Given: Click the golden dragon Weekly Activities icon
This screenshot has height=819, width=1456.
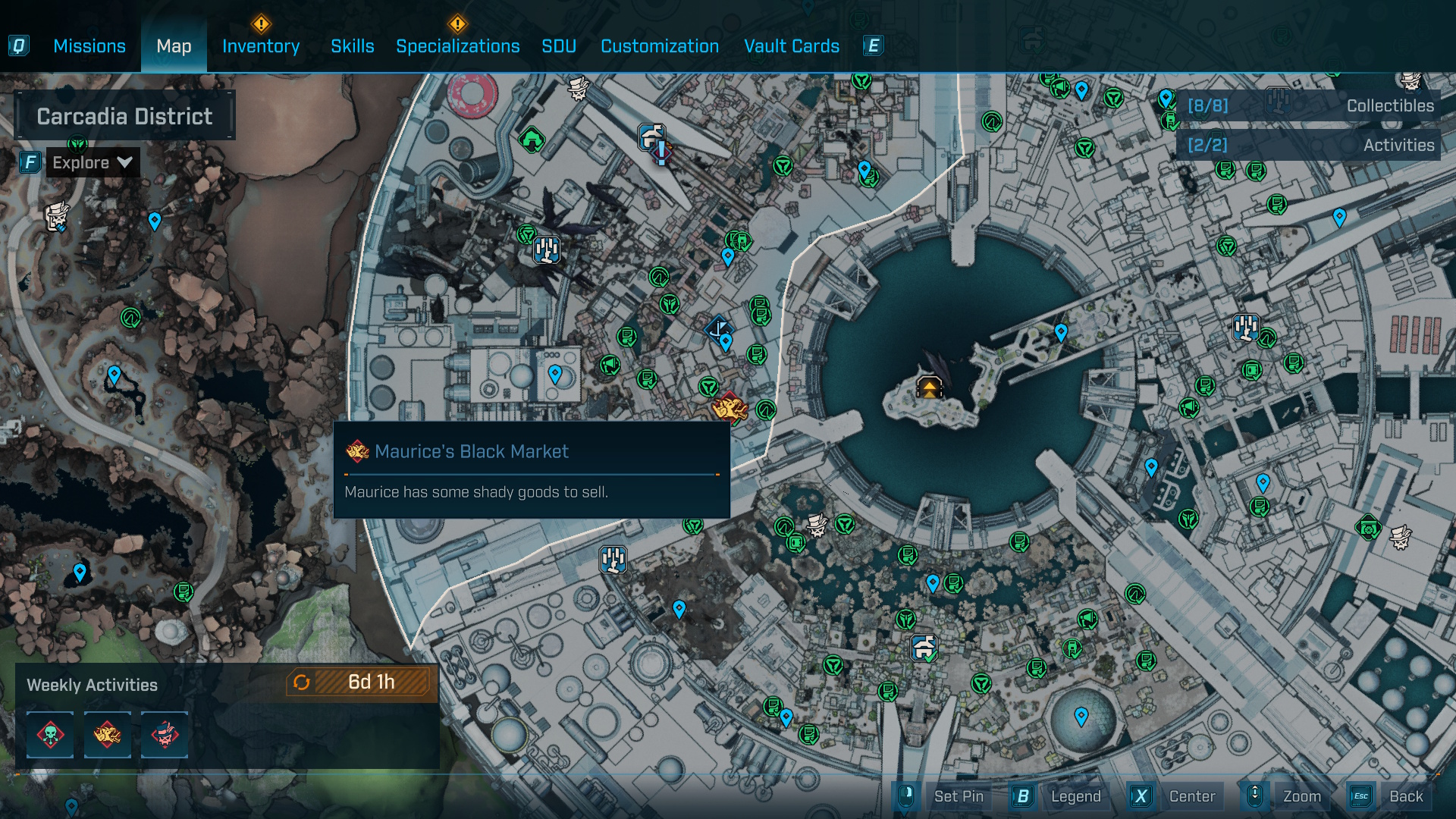Looking at the screenshot, I should click(107, 734).
